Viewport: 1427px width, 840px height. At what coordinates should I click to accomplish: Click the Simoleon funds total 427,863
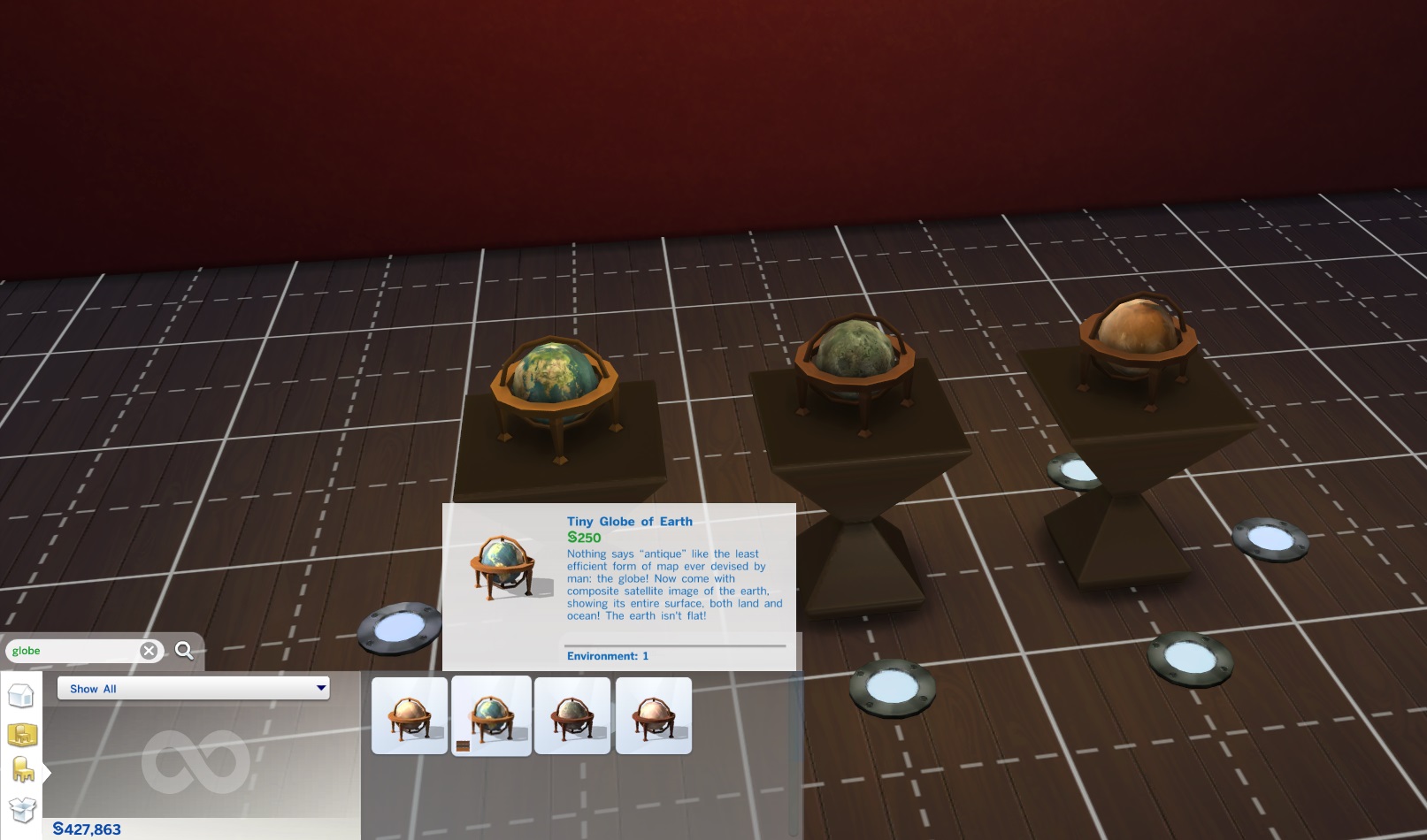coord(86,829)
